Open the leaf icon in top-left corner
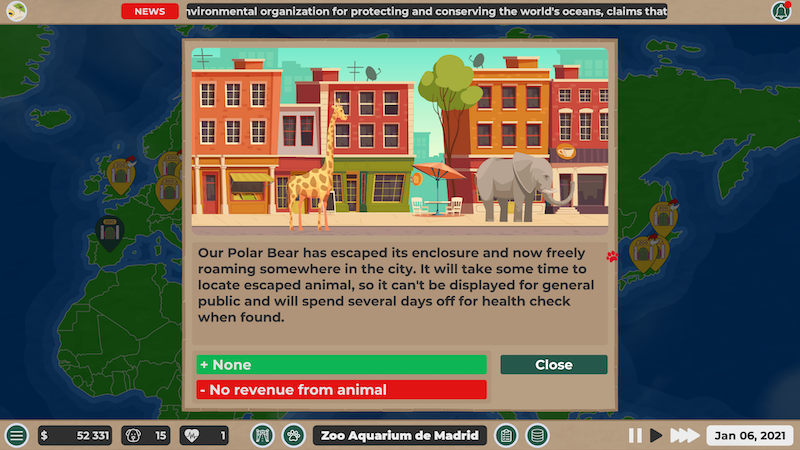800x450 pixels. [17, 11]
